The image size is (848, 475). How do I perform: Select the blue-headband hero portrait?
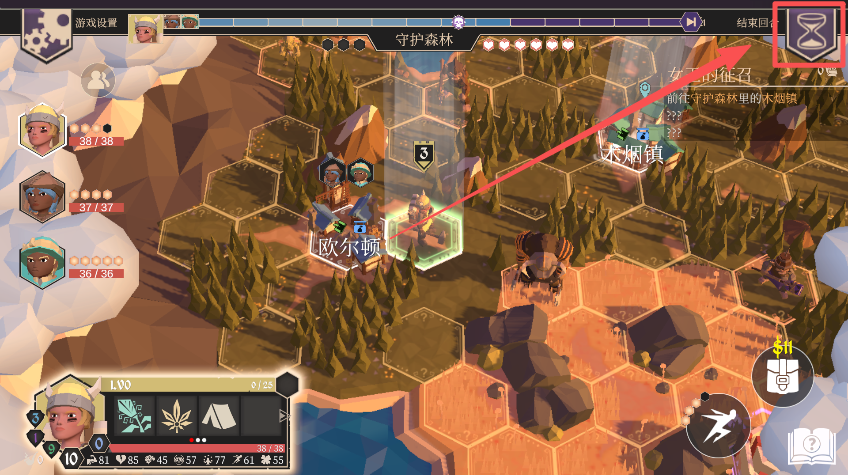[42, 197]
